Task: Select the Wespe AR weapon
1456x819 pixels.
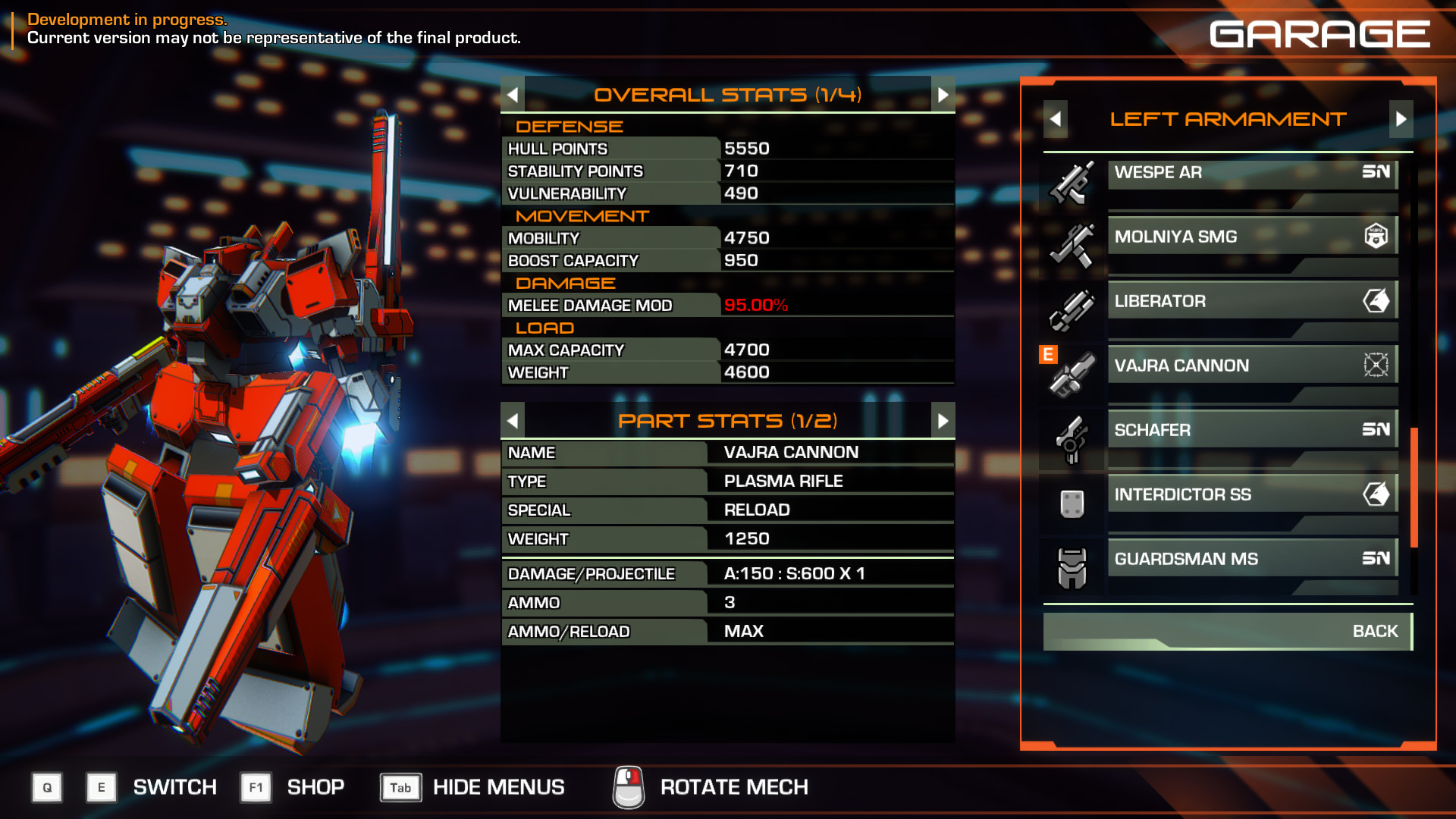Action: pyautogui.click(x=1251, y=173)
